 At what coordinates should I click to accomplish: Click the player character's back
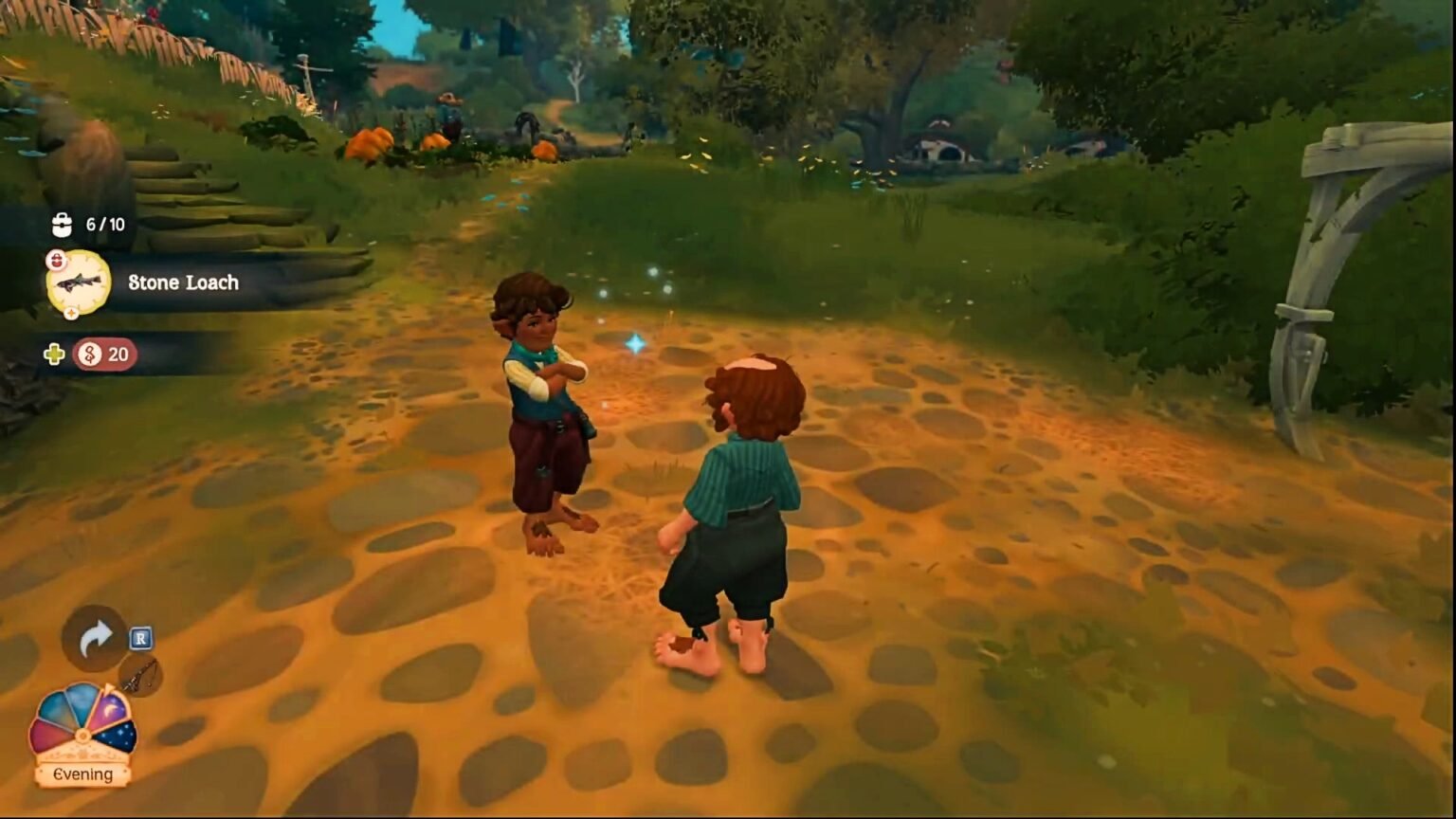[x=739, y=474]
